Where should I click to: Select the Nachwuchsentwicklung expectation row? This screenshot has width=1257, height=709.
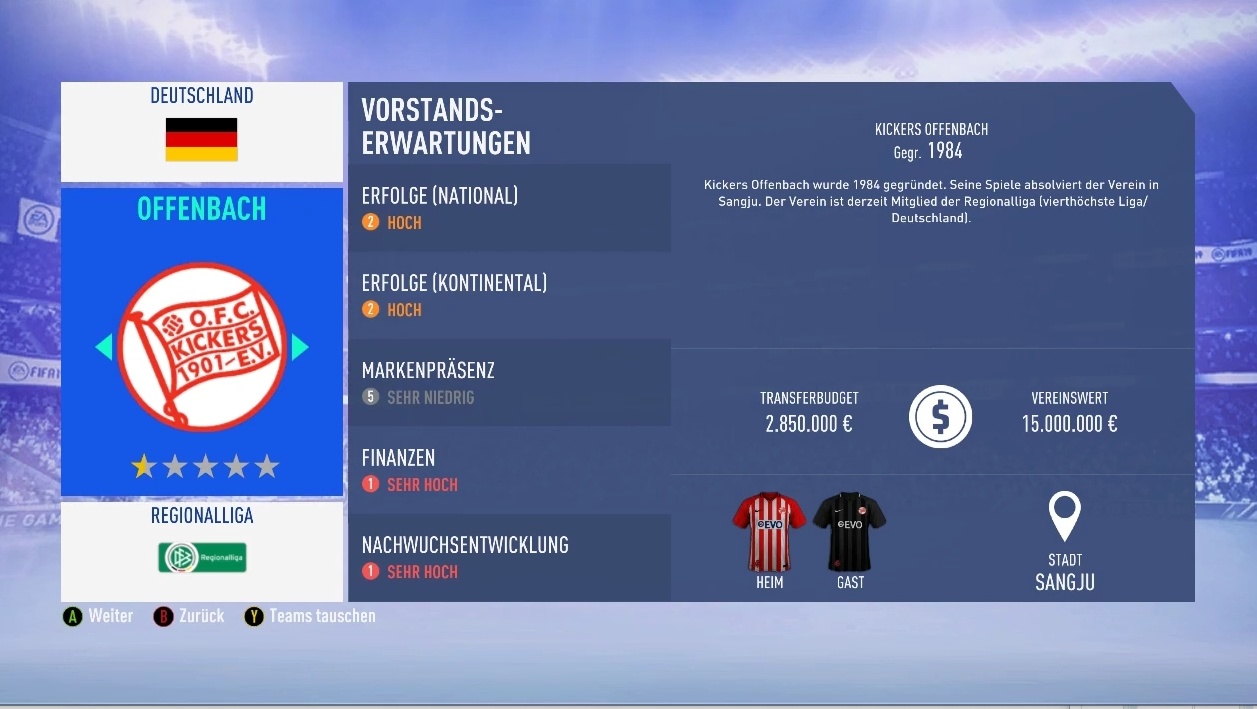click(509, 557)
